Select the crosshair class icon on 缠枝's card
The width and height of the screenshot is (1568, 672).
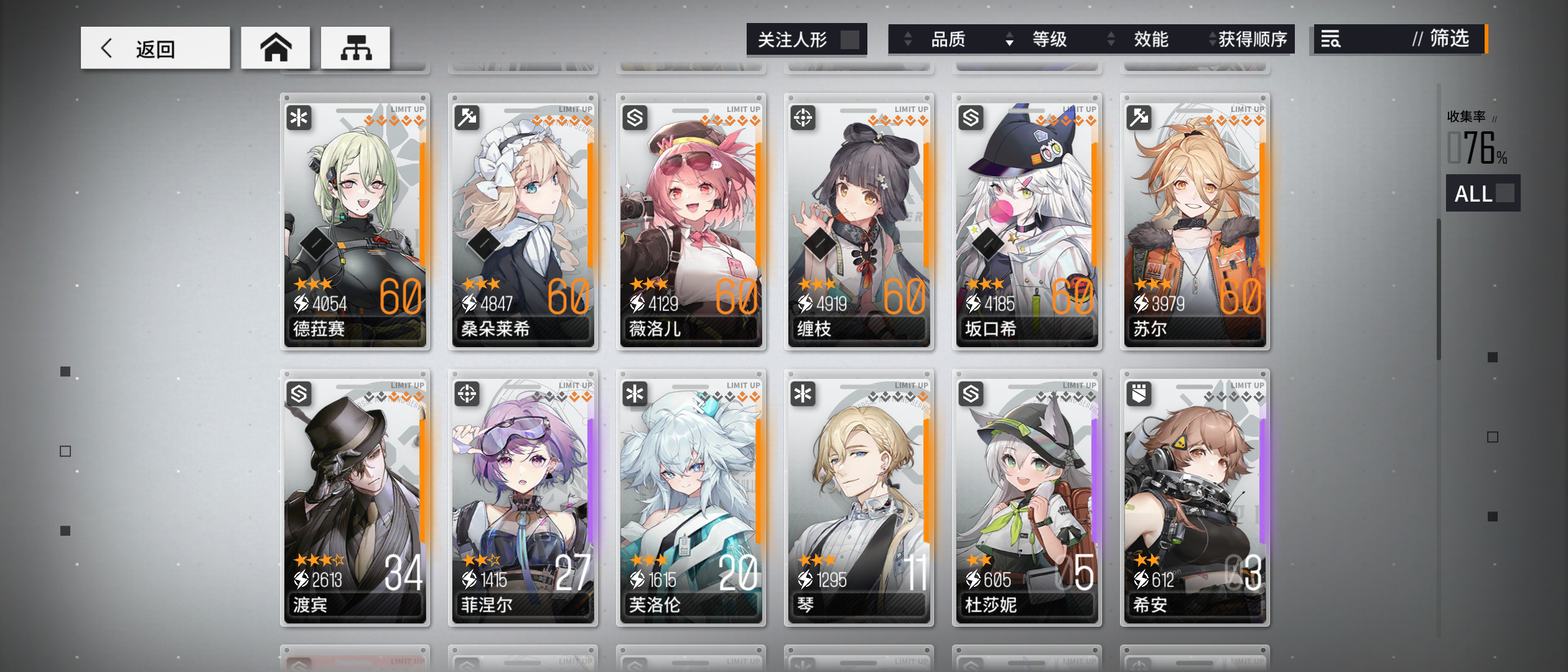tap(803, 118)
